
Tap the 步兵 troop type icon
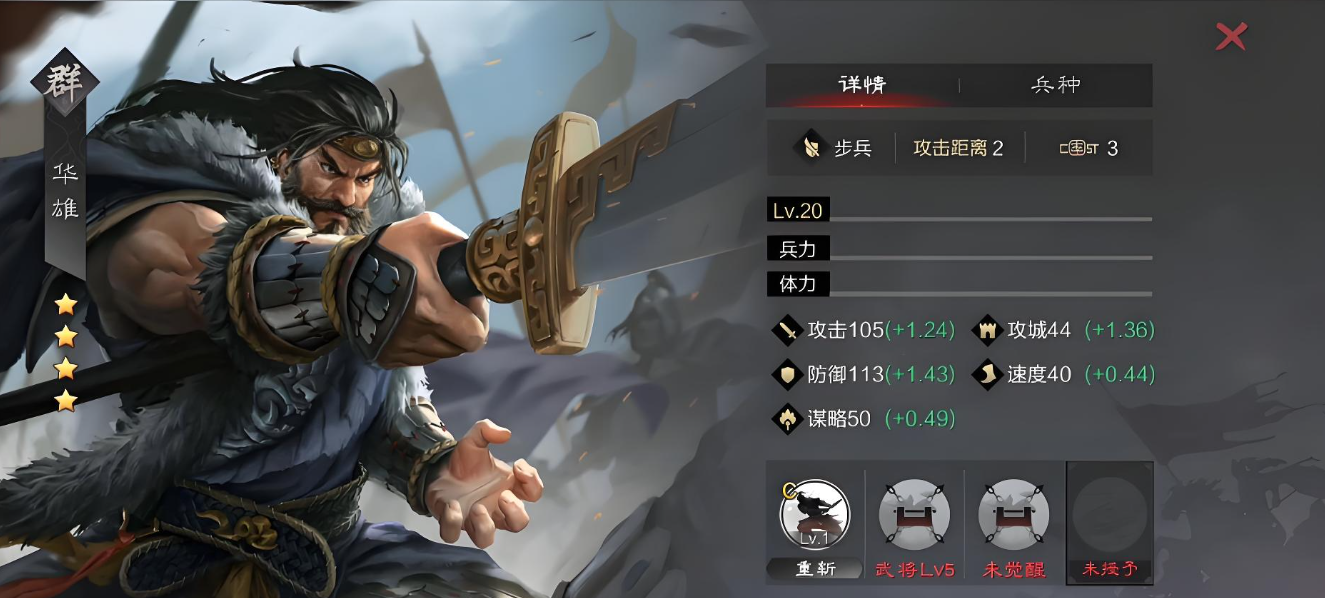point(809,148)
